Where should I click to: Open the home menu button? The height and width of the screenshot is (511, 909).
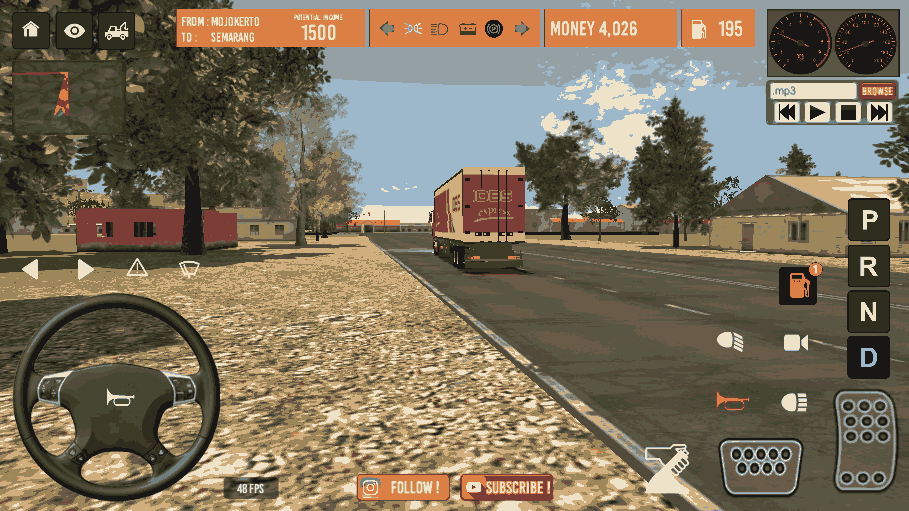(x=30, y=30)
